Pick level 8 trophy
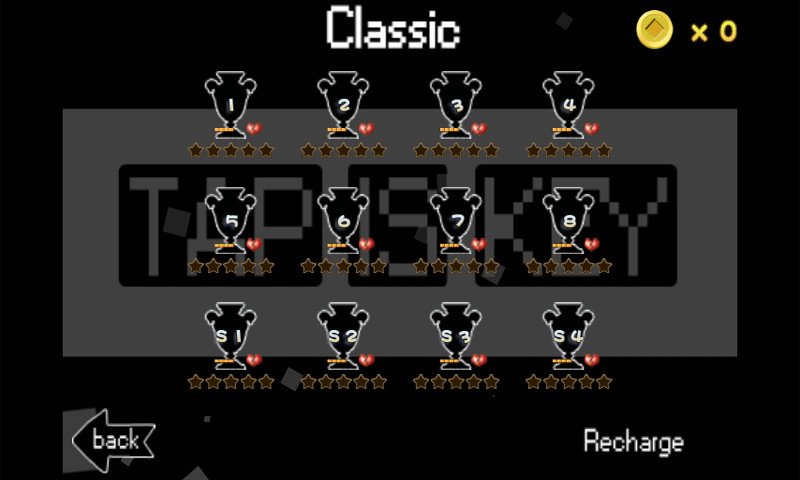Screen dimensions: 800x480 (x=569, y=220)
